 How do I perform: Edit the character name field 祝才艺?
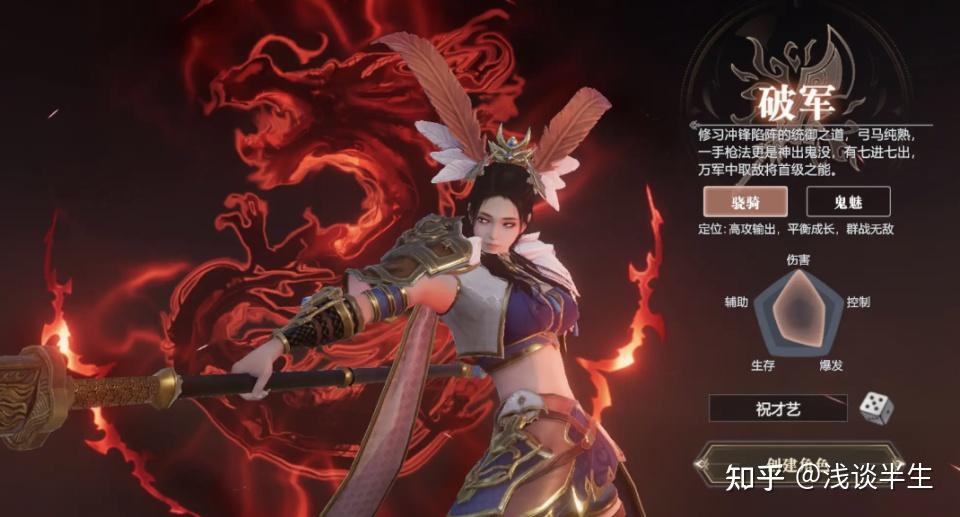(x=777, y=408)
